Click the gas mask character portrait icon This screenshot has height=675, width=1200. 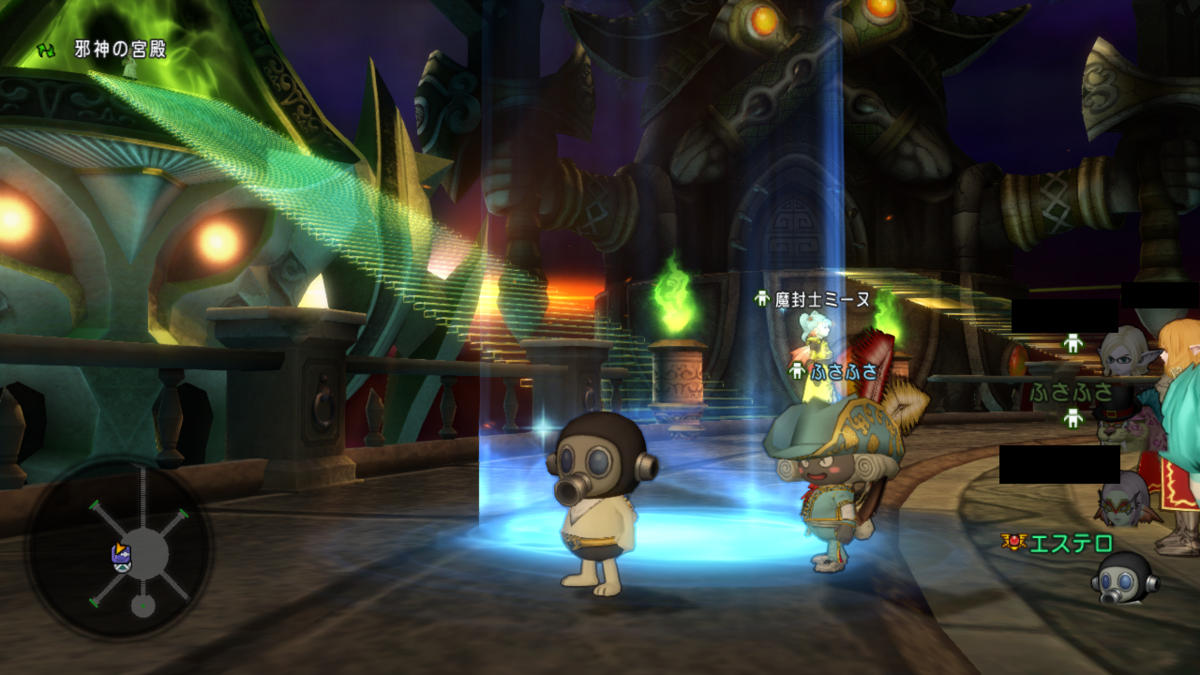click(1124, 579)
